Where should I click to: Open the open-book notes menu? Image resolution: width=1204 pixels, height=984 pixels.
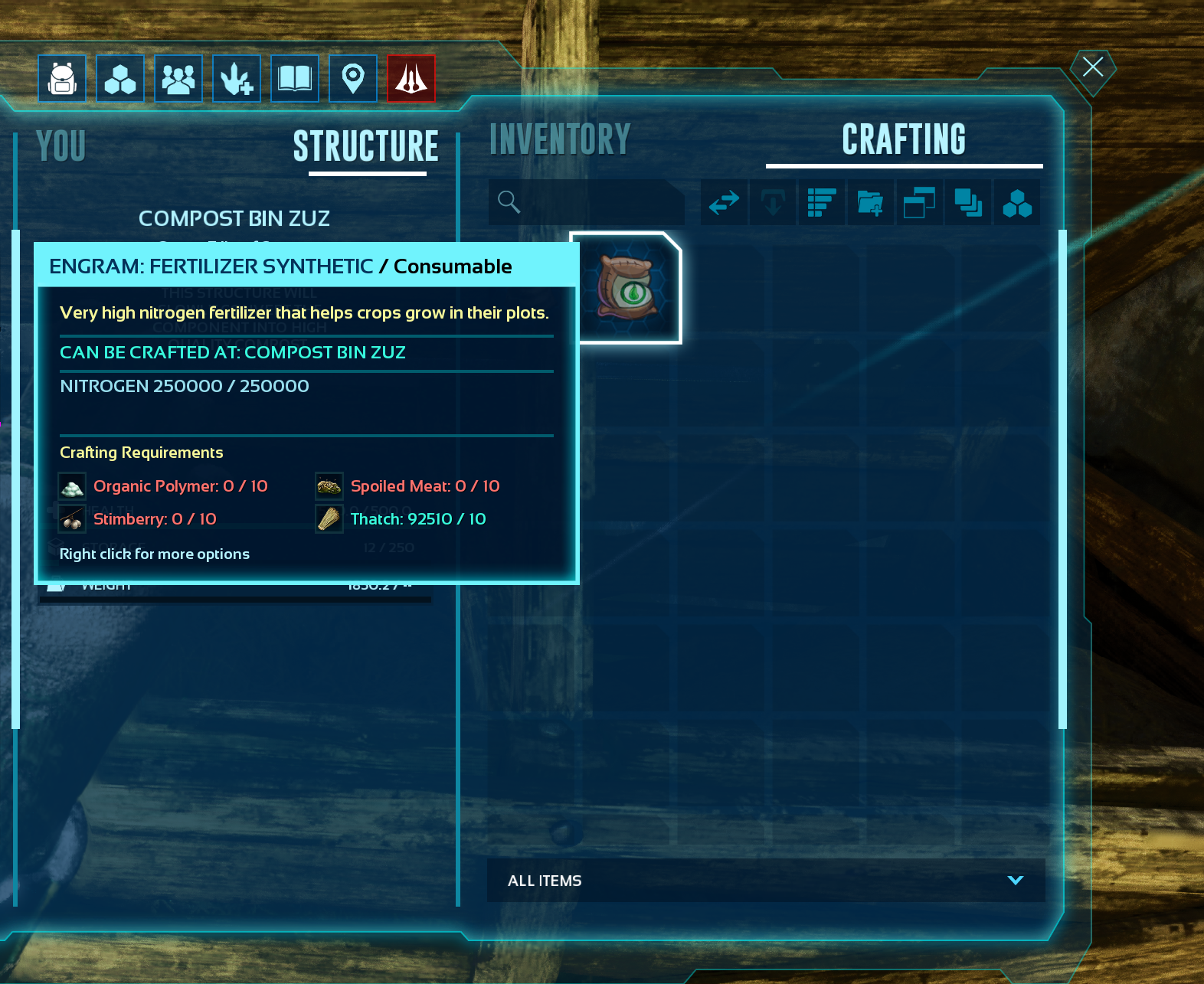[x=295, y=78]
